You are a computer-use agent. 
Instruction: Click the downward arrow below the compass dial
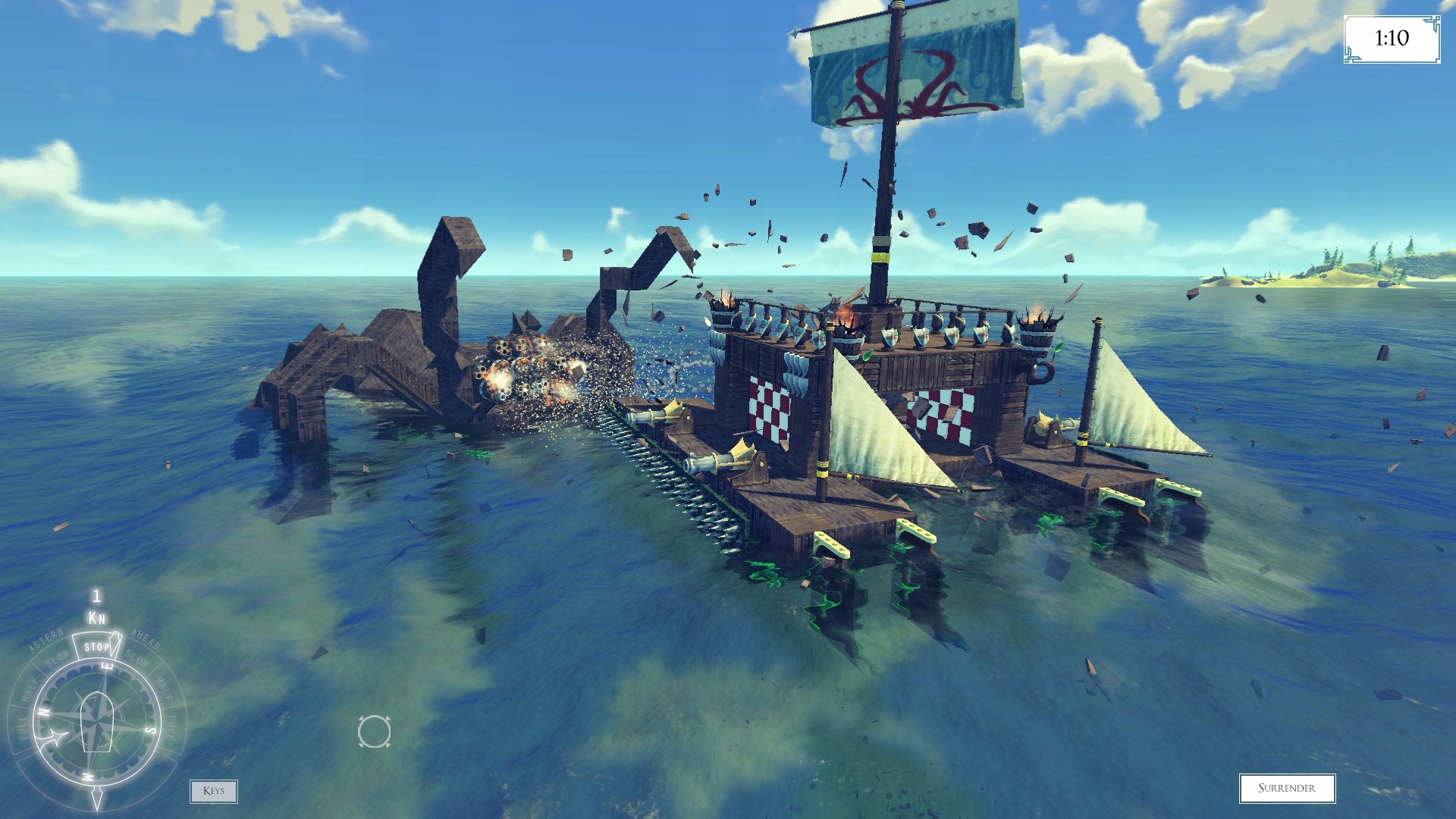click(x=97, y=797)
